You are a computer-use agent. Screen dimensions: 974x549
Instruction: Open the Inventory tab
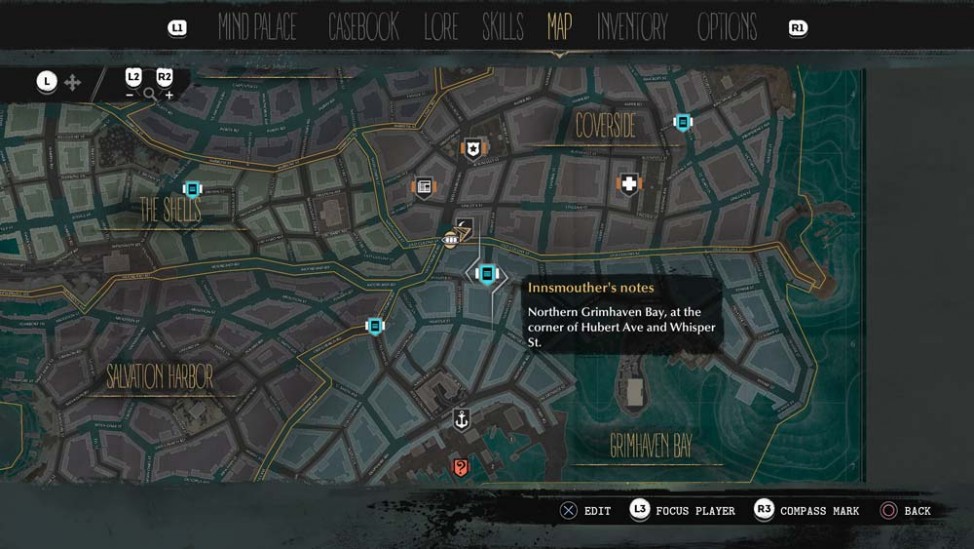pyautogui.click(x=632, y=28)
